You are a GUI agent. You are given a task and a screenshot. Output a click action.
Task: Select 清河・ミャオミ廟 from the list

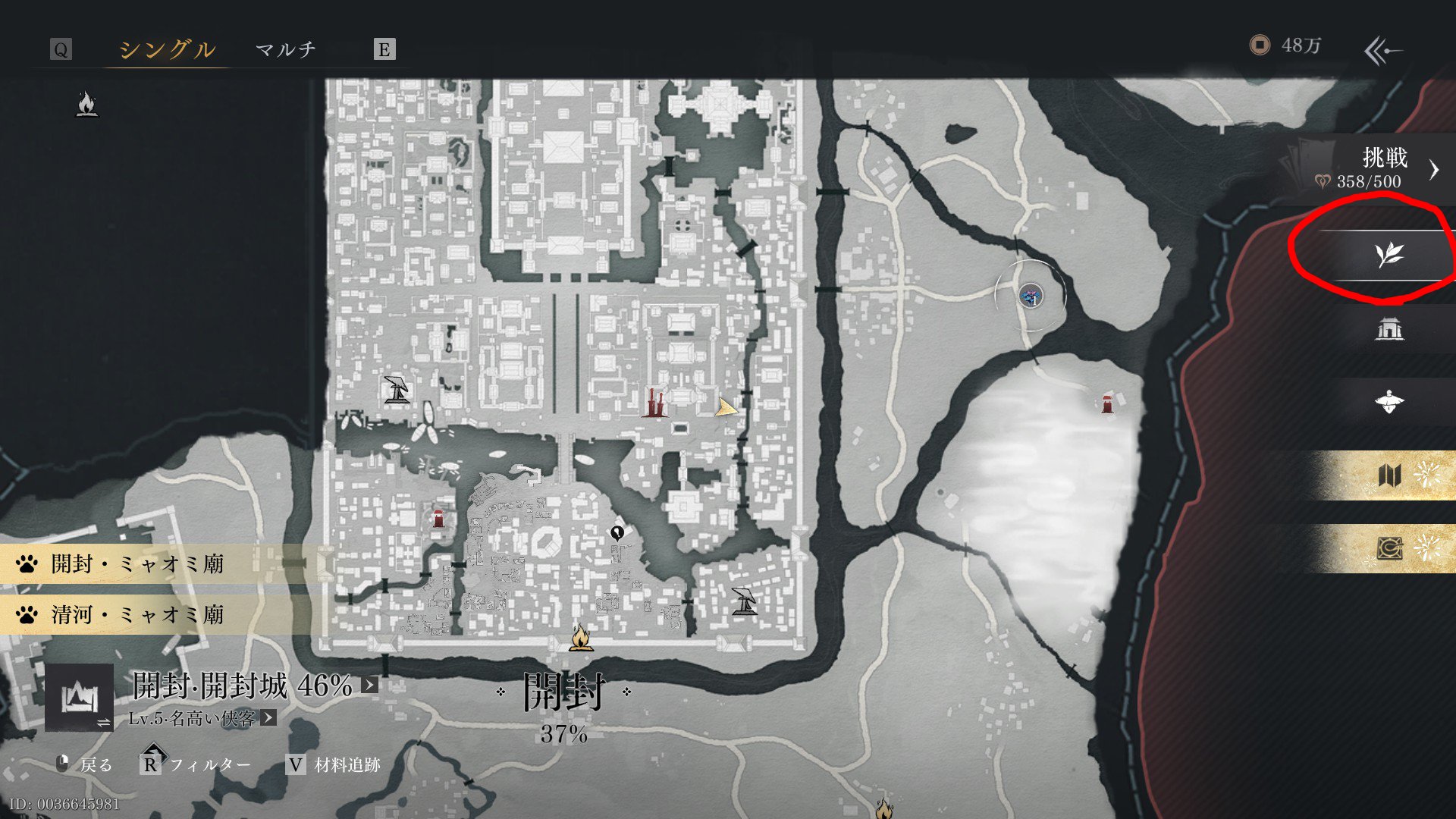pos(138,614)
